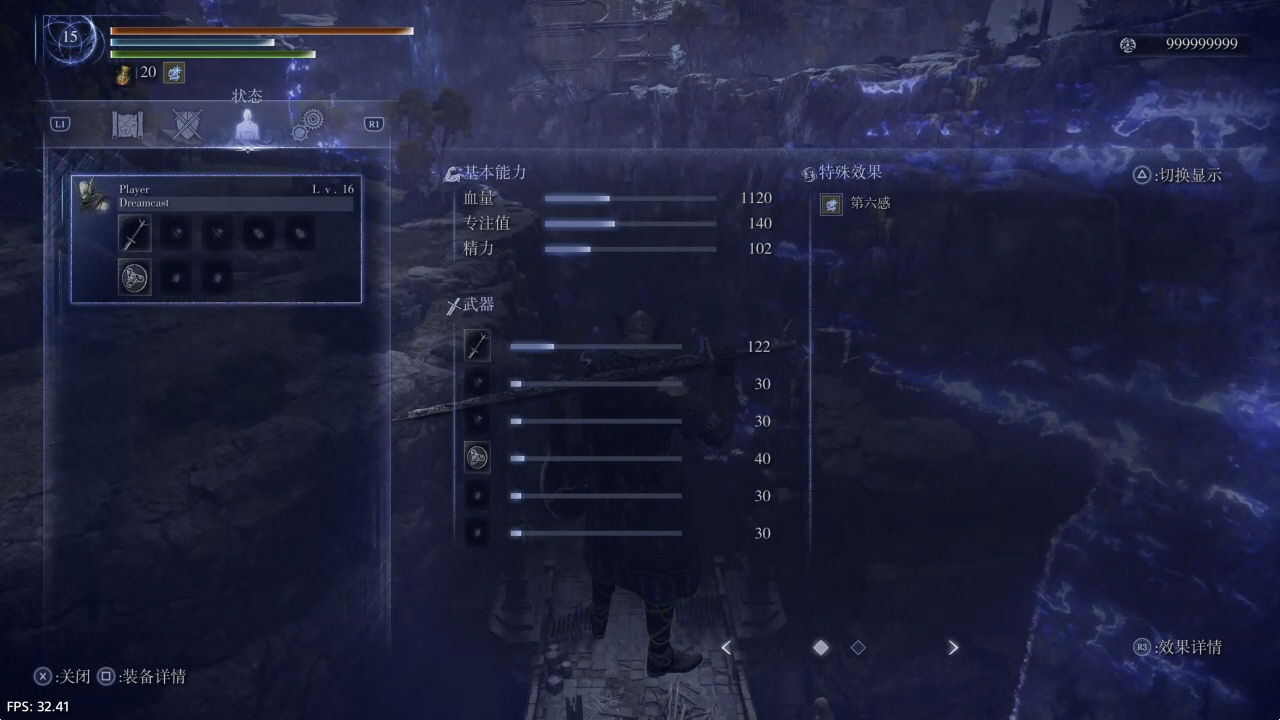1280x720 pixels.
Task: Choose the round emblem slot in Player panel
Action: coord(134,277)
